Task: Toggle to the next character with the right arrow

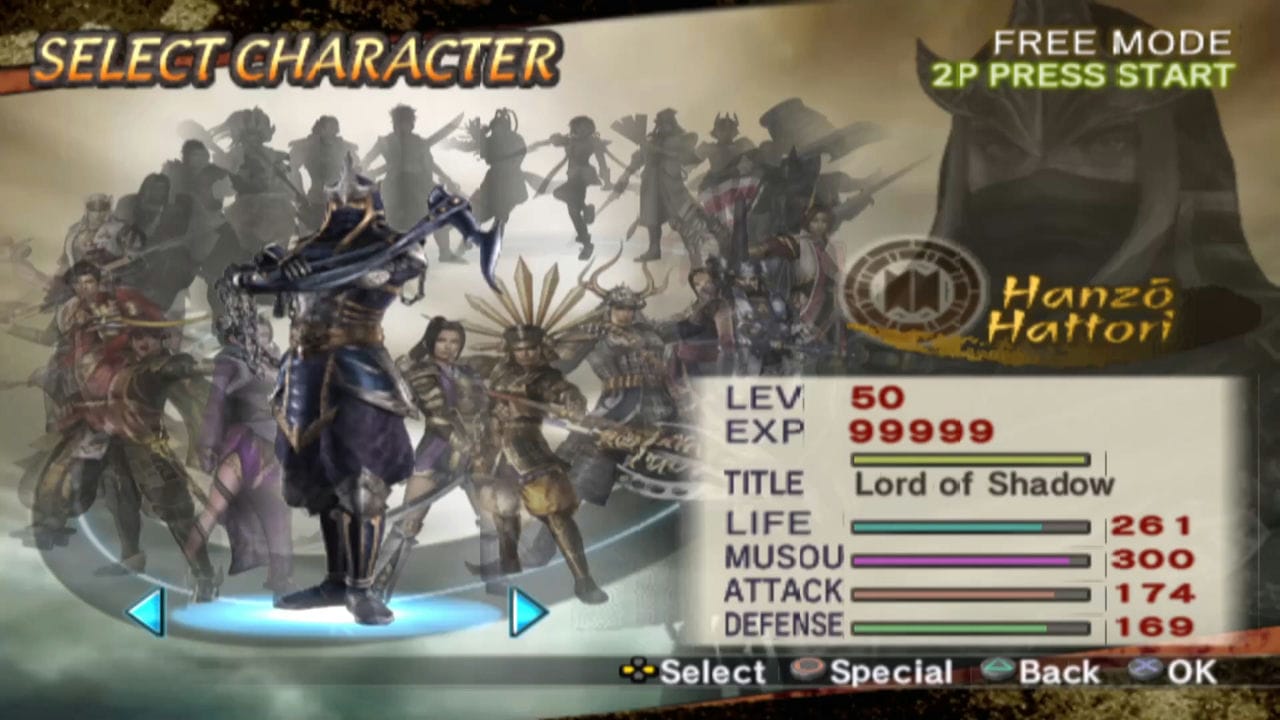Action: 527,613
